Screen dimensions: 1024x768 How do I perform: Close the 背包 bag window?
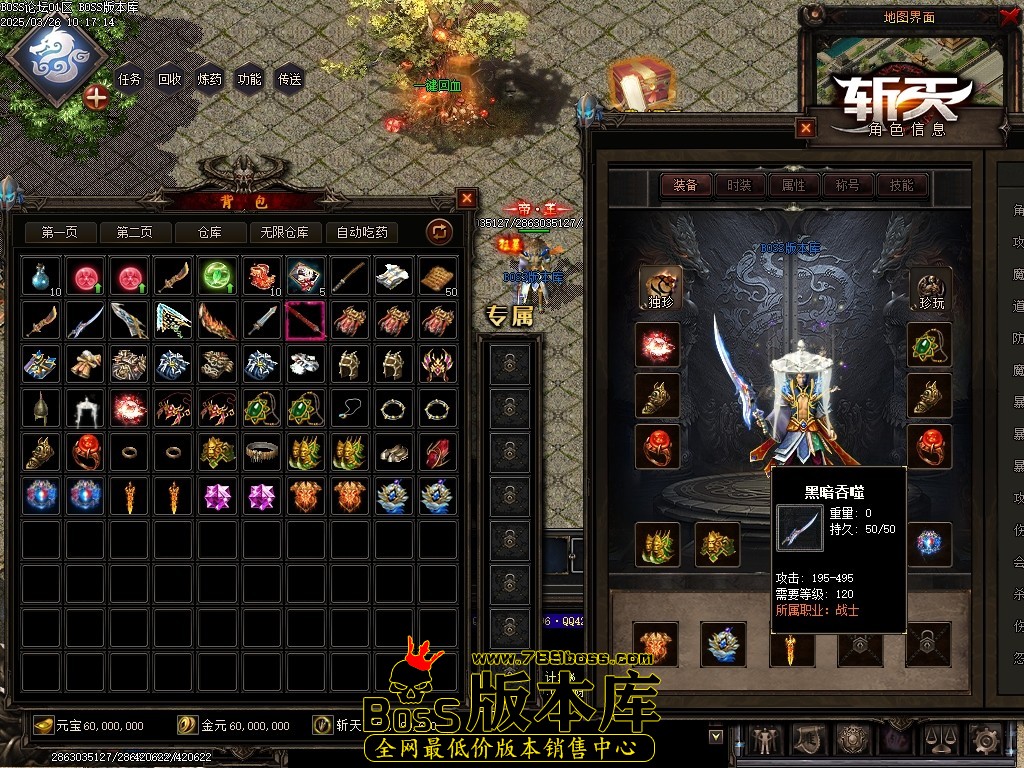coord(467,198)
